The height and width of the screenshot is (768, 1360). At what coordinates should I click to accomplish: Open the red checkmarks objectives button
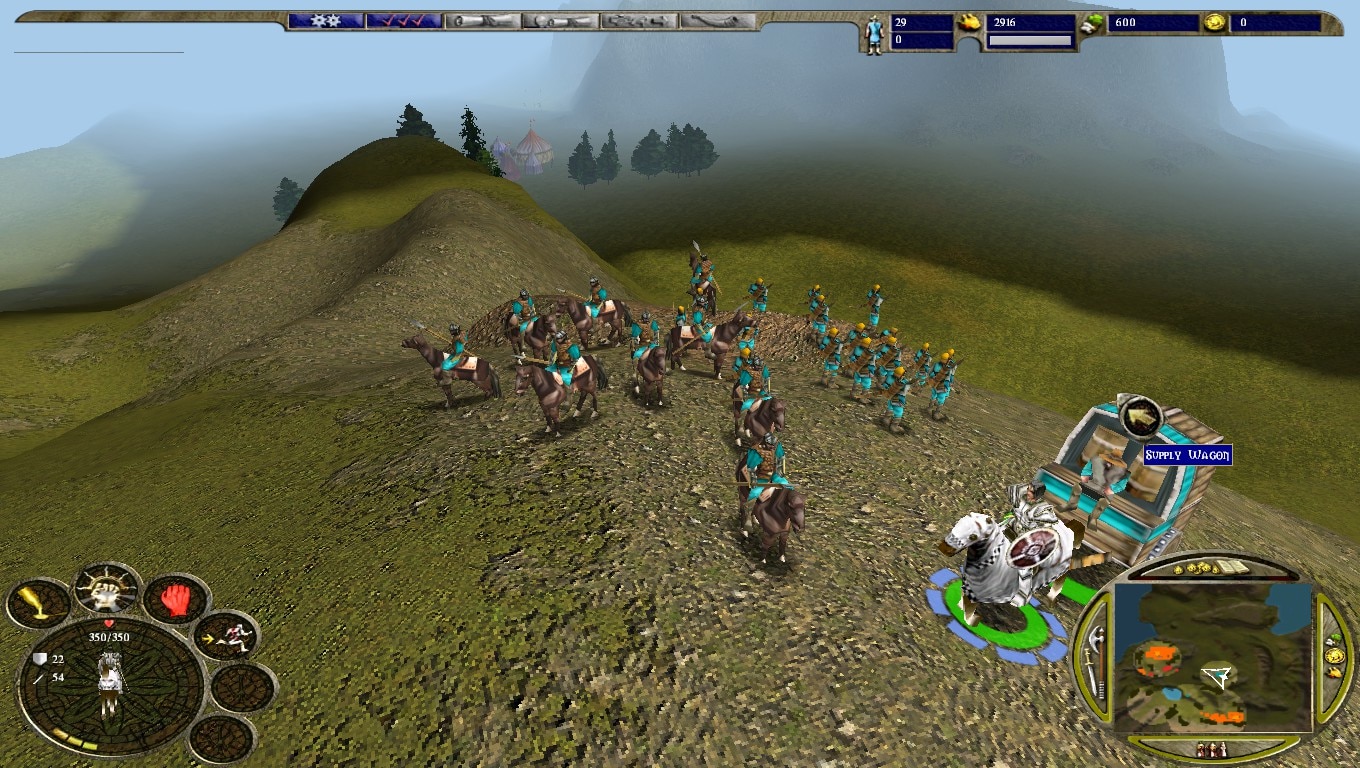[402, 21]
